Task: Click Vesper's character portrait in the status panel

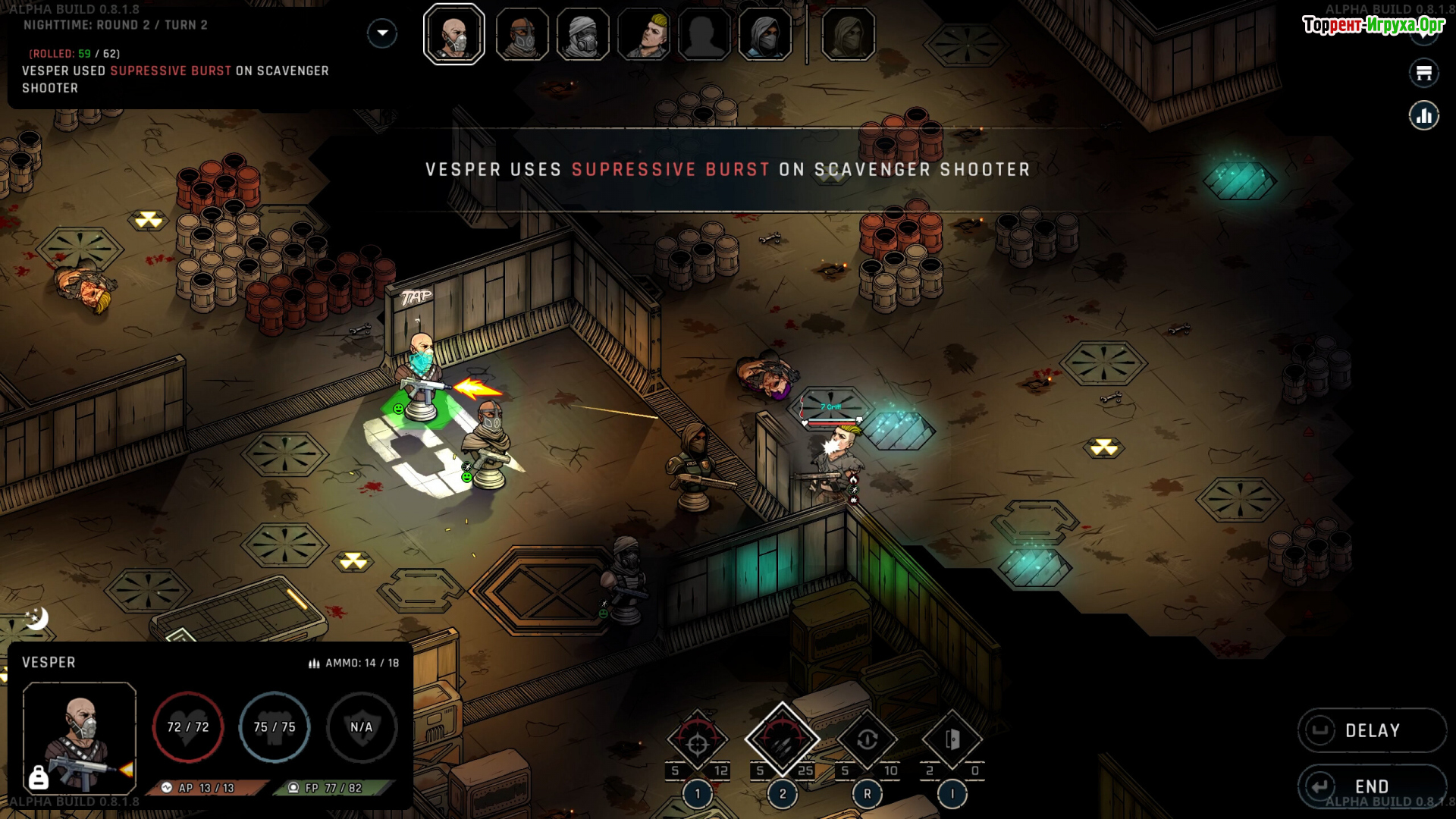Action: (x=80, y=738)
